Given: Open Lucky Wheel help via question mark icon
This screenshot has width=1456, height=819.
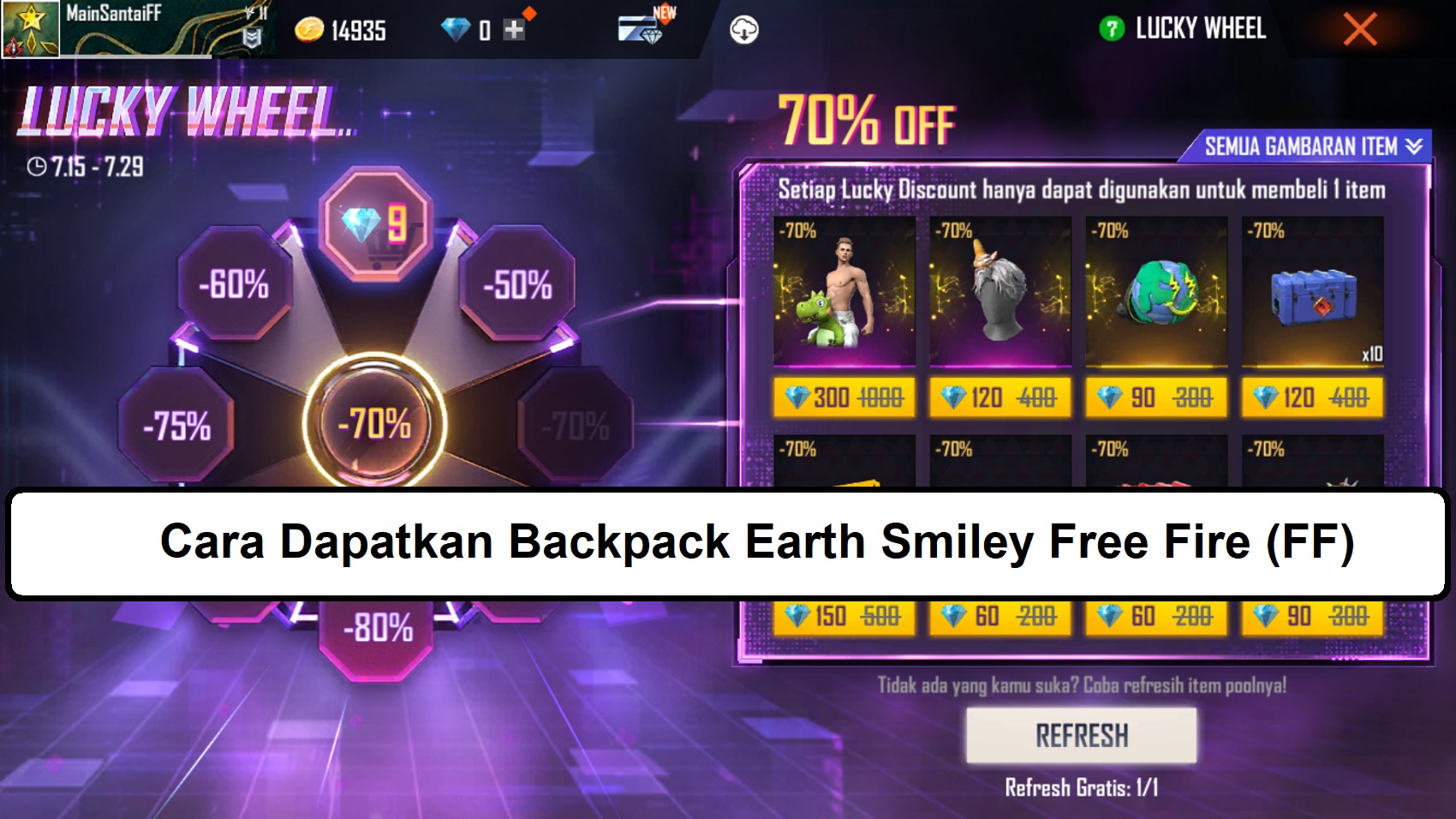Looking at the screenshot, I should [x=1113, y=28].
